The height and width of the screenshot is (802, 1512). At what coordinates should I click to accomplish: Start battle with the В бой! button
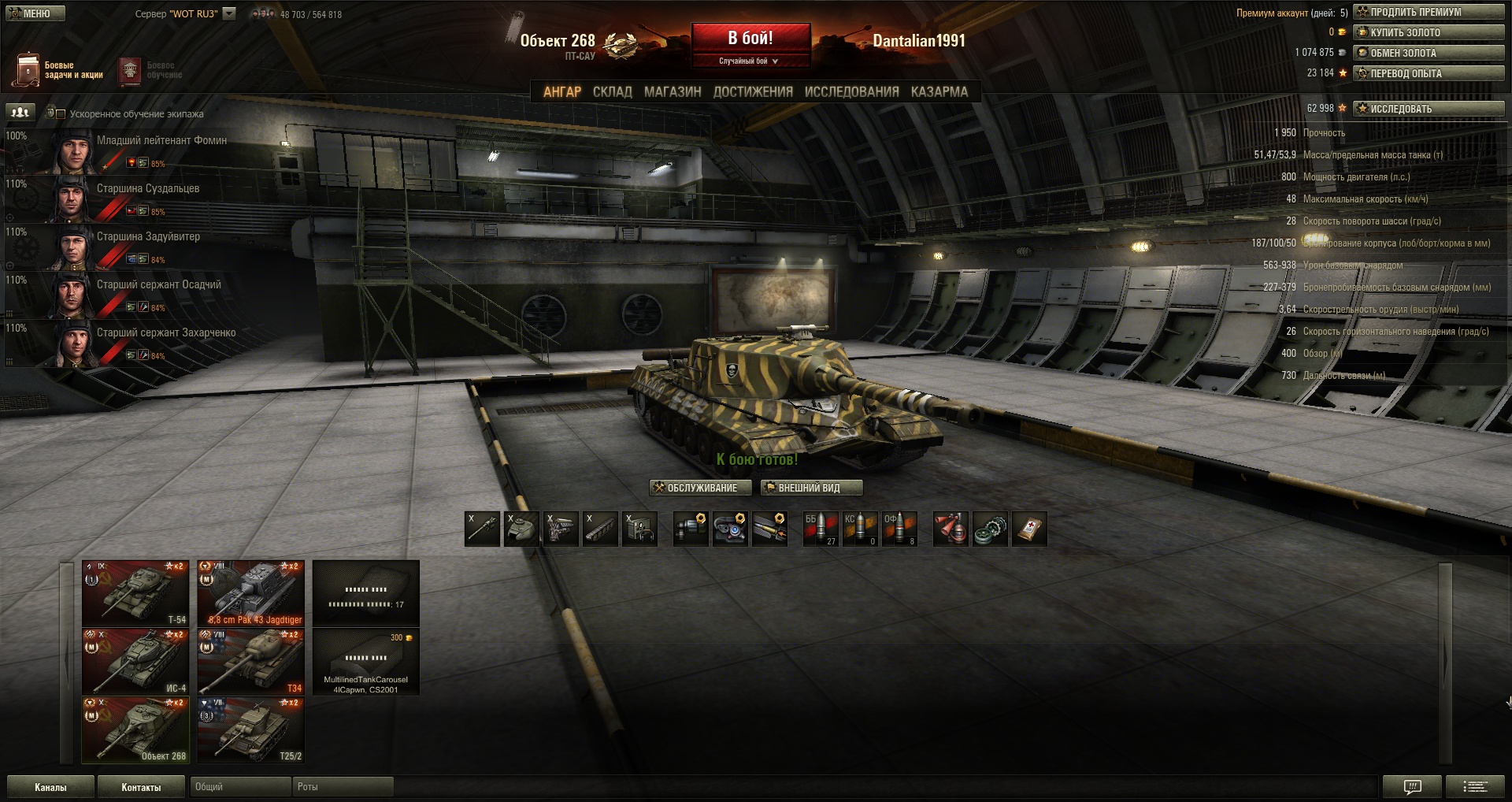pyautogui.click(x=750, y=38)
